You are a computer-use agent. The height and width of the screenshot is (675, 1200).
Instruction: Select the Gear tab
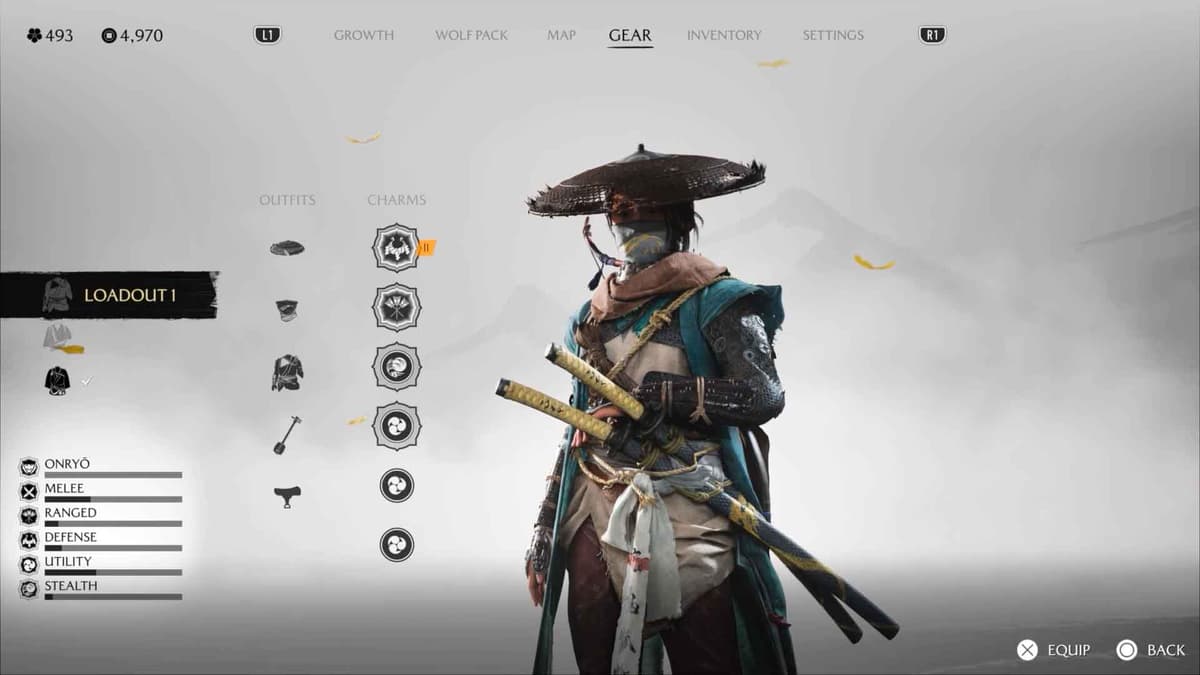point(630,35)
